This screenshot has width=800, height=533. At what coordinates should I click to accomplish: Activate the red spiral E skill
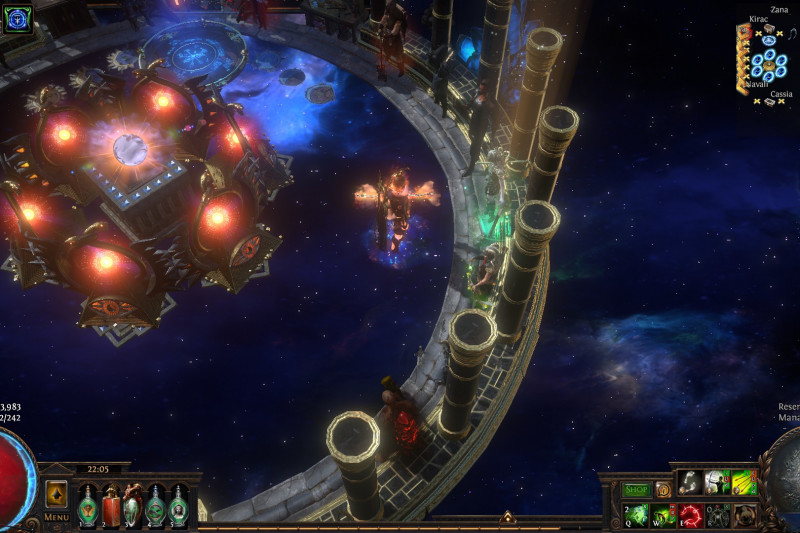[690, 516]
